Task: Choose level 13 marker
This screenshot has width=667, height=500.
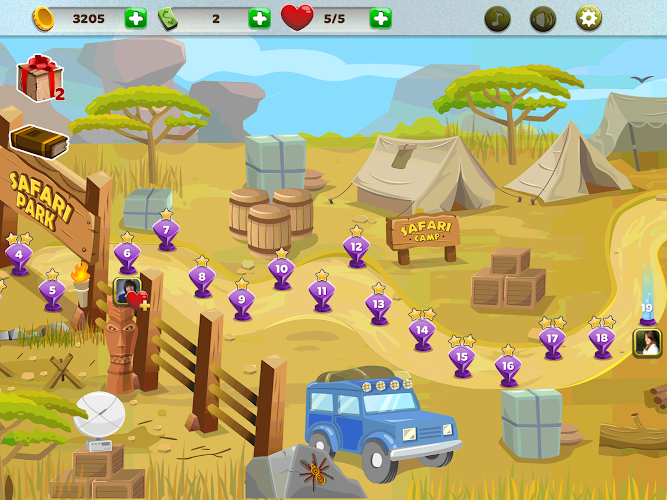Action: click(x=377, y=304)
